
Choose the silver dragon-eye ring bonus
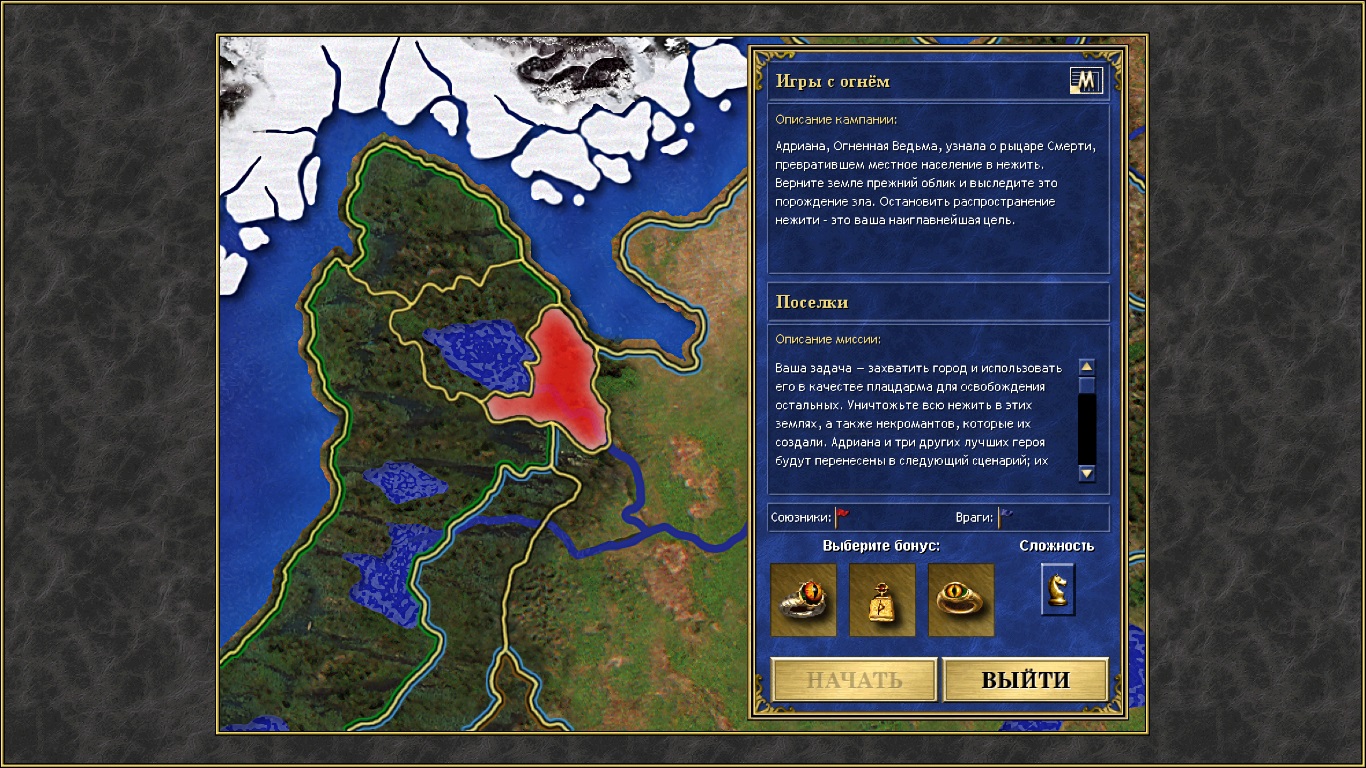804,600
